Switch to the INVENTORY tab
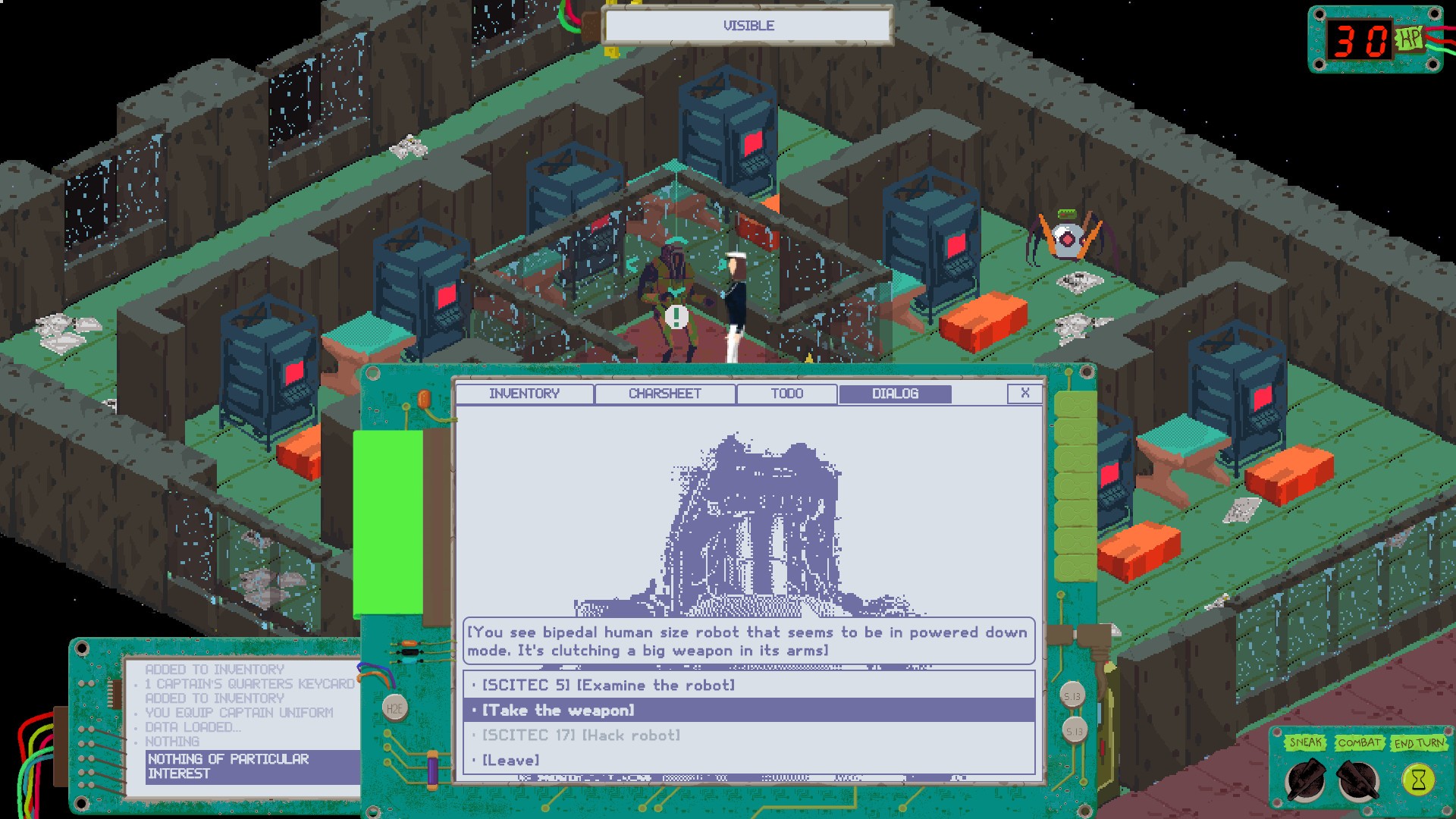Viewport: 1456px width, 819px height. (x=525, y=394)
